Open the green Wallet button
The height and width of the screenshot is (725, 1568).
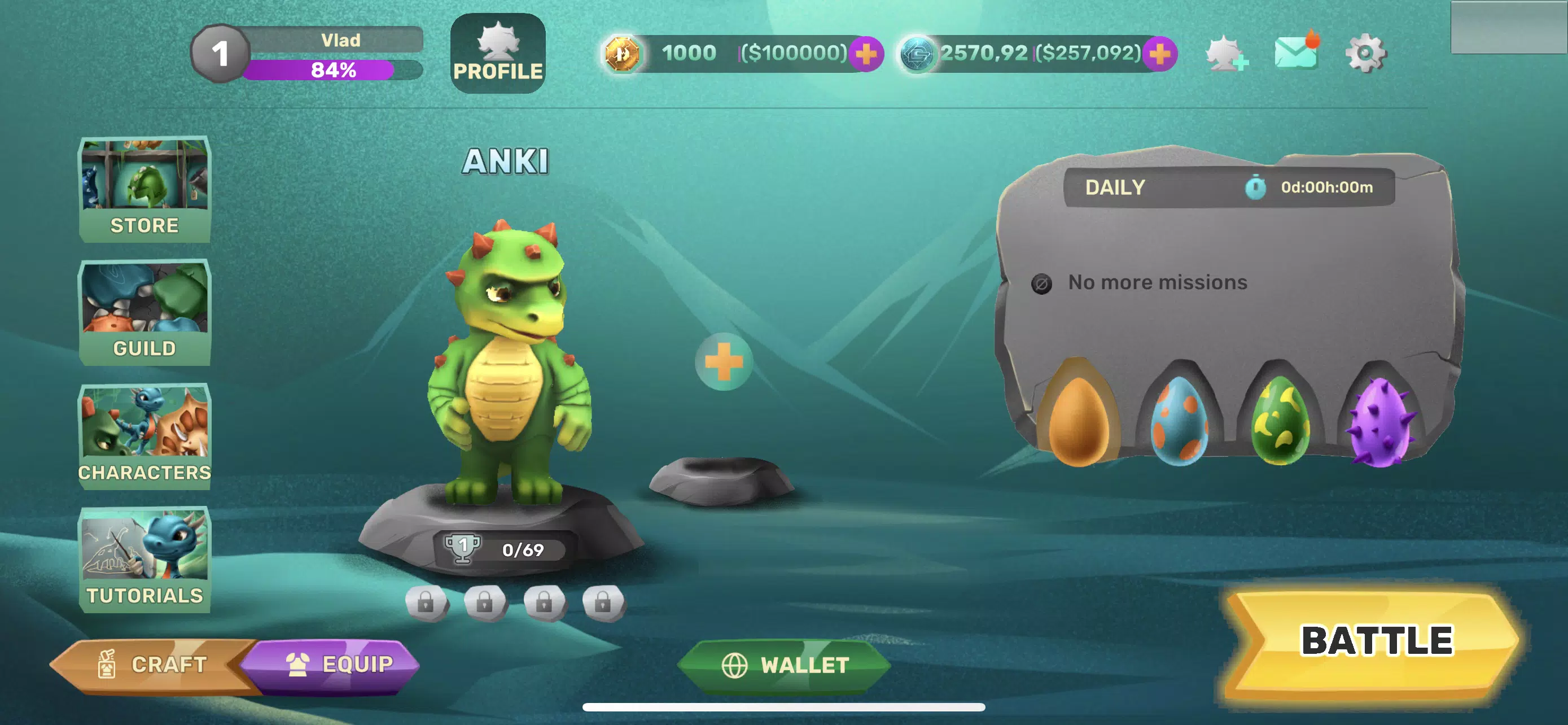click(784, 665)
